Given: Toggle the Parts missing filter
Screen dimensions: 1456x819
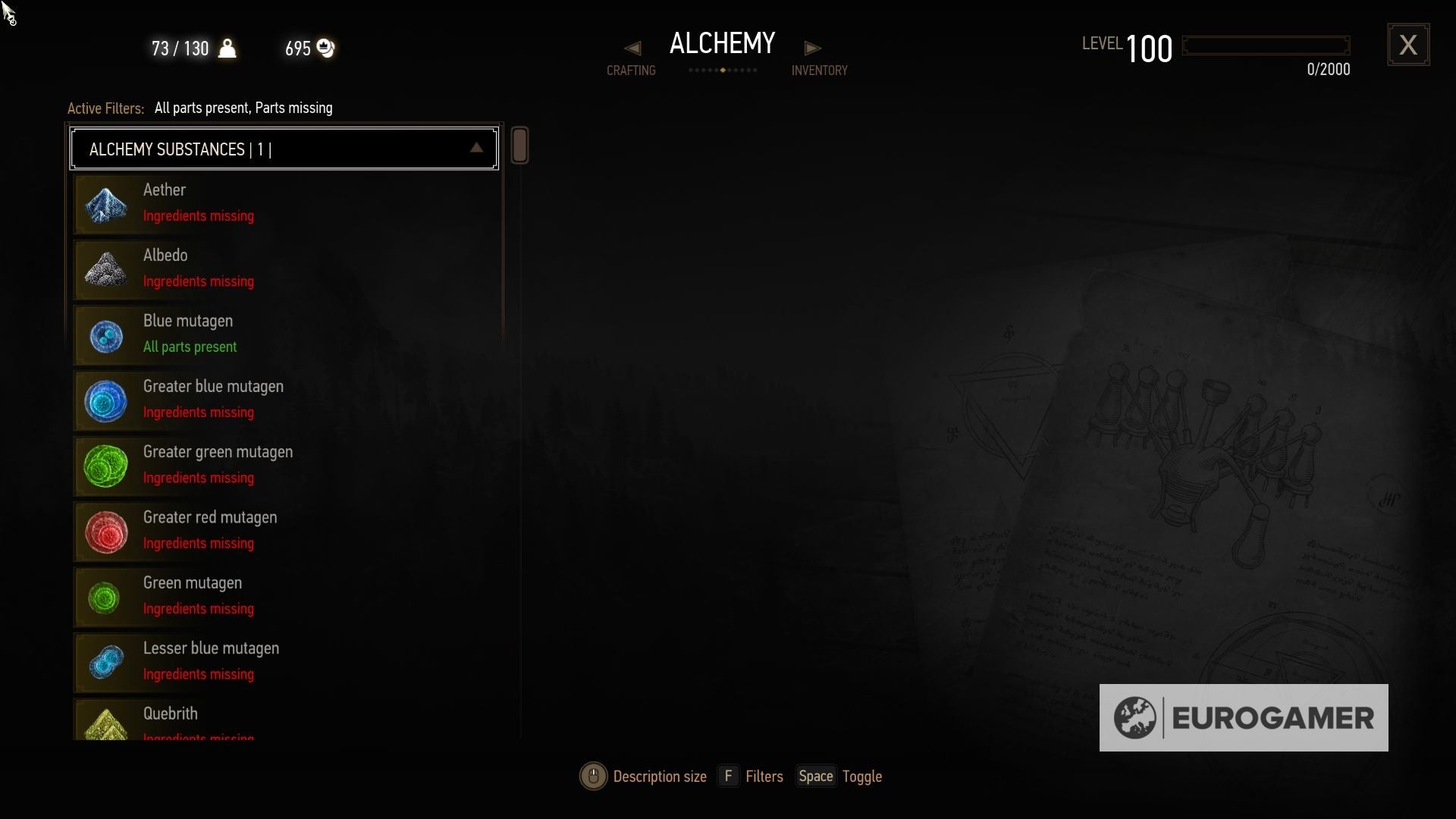Looking at the screenshot, I should 294,108.
